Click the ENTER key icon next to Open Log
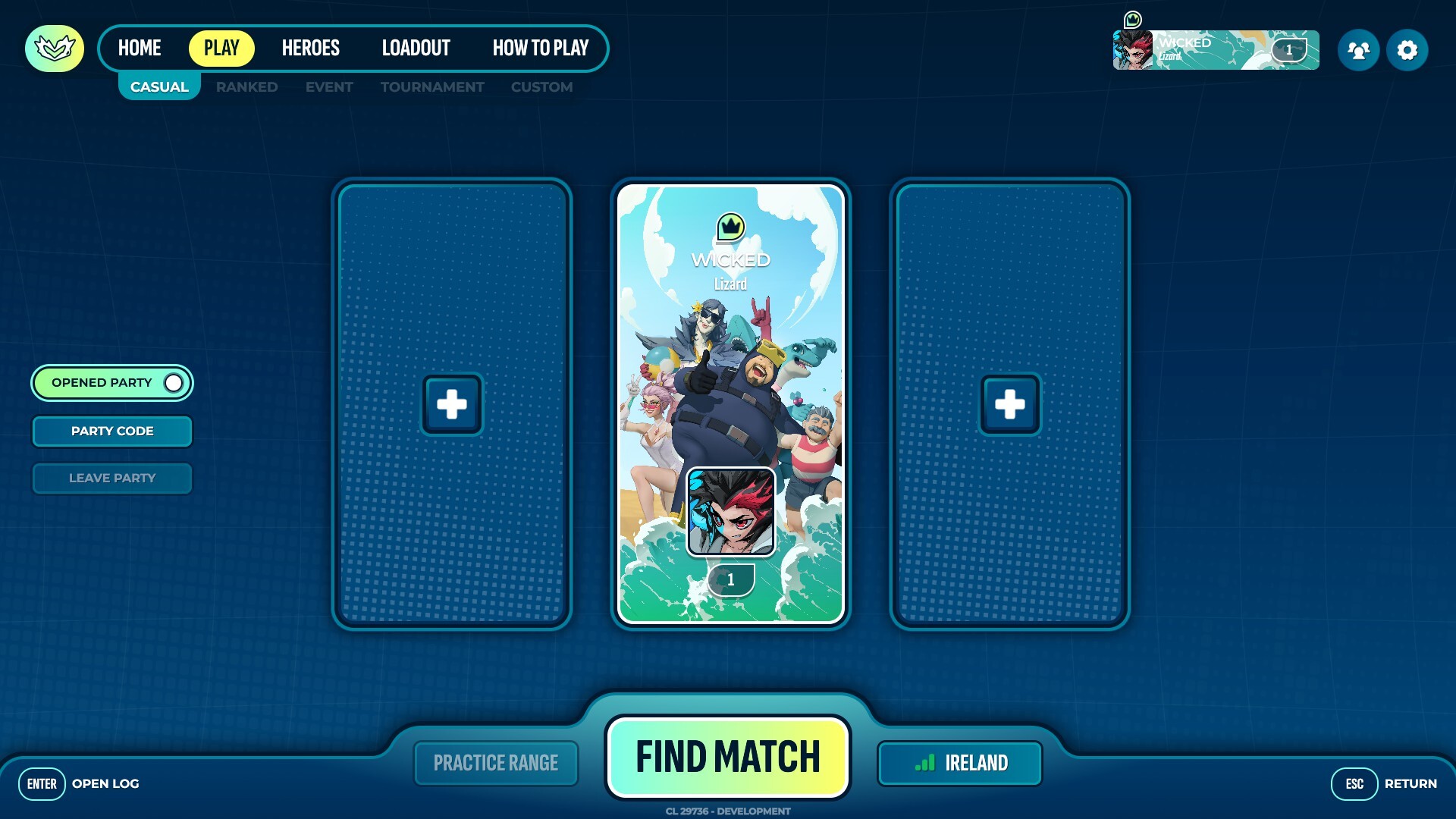Screen dimensions: 1456x819 [x=42, y=783]
